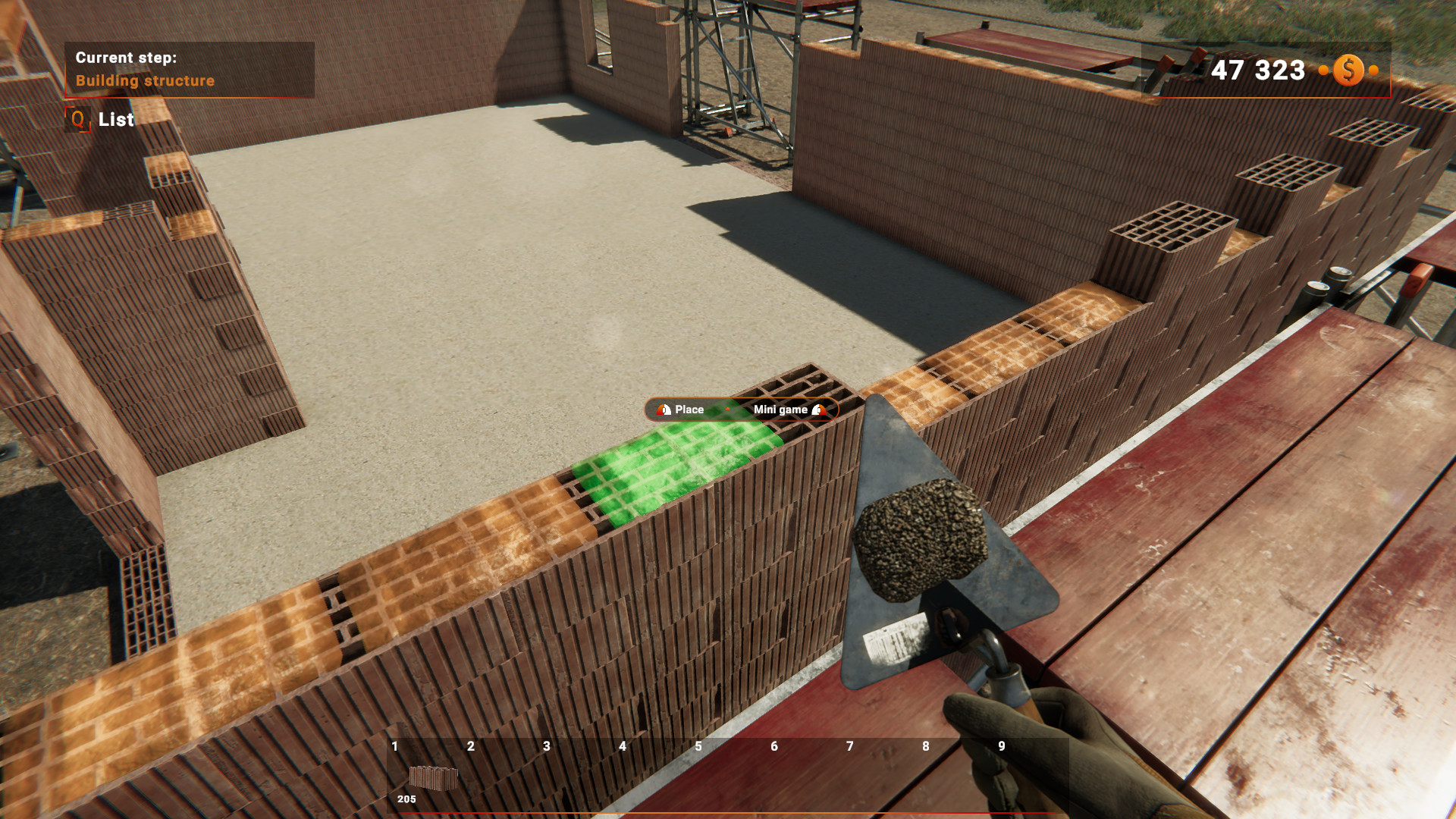Click the left mouse icon beside Place
1456x819 pixels.
click(x=662, y=409)
